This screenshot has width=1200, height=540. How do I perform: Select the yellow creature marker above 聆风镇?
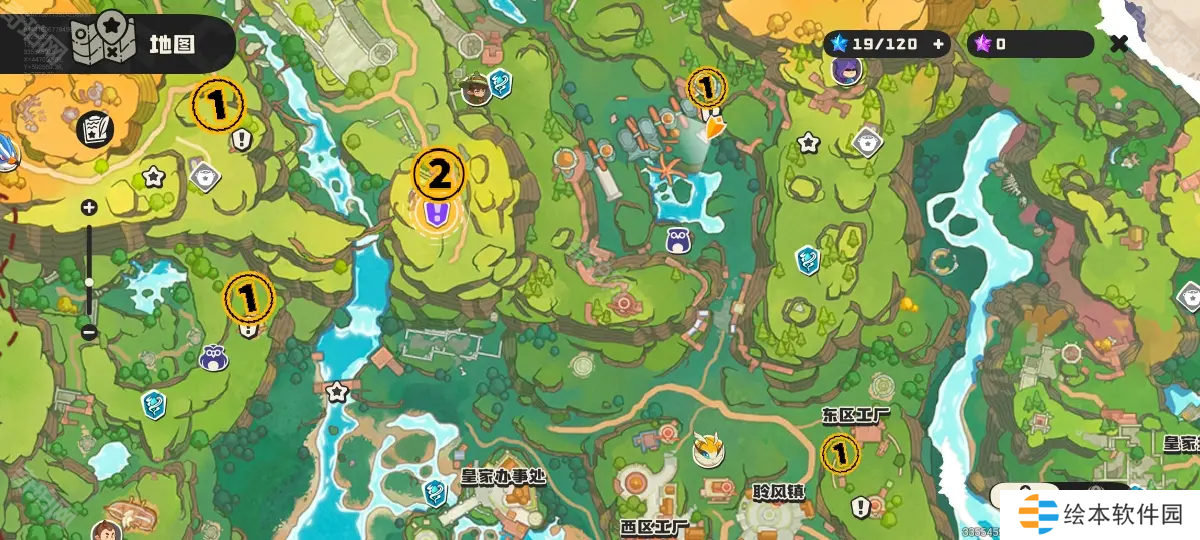click(708, 451)
